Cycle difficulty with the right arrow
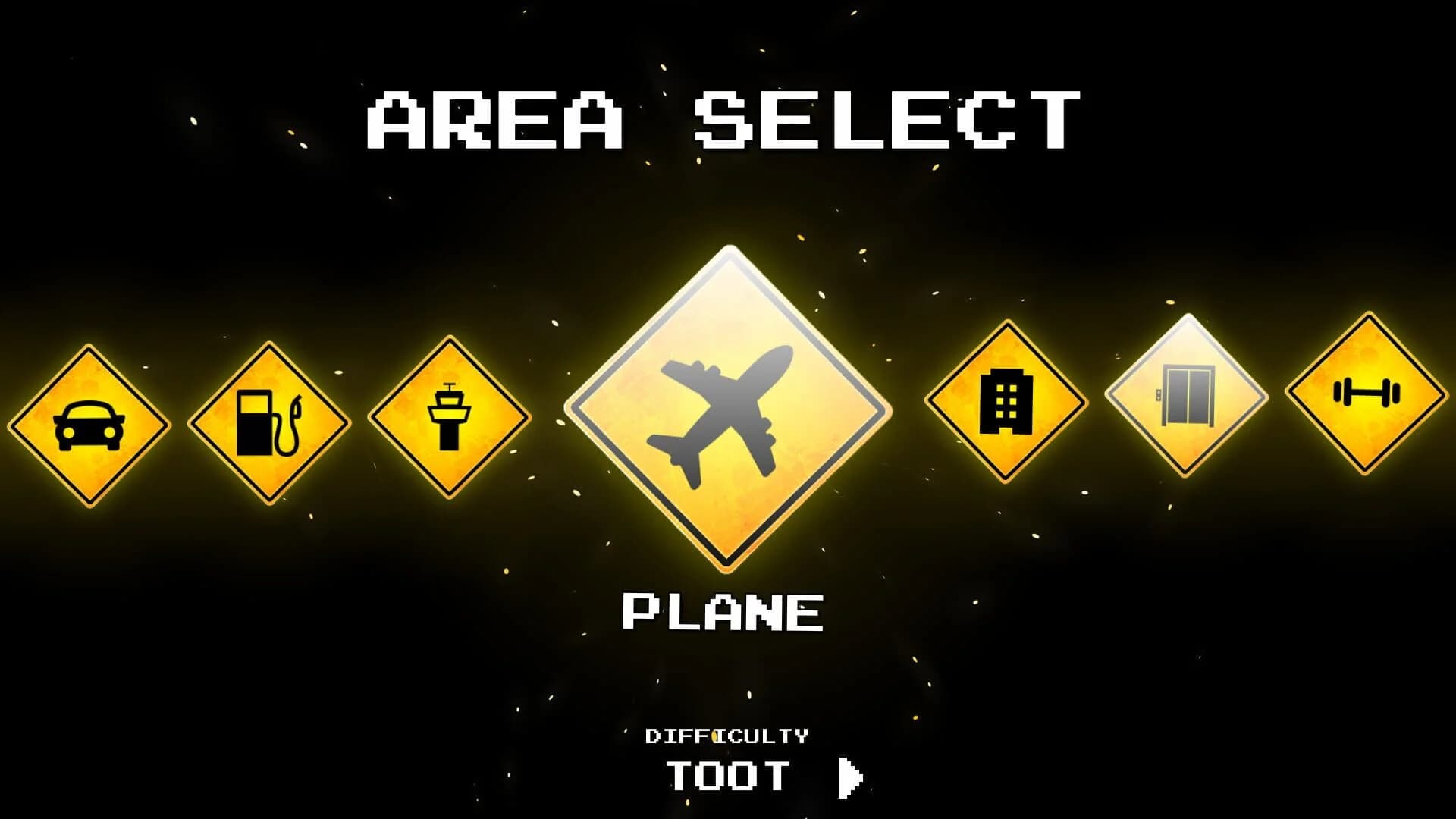Viewport: 1456px width, 819px height. pos(849,776)
